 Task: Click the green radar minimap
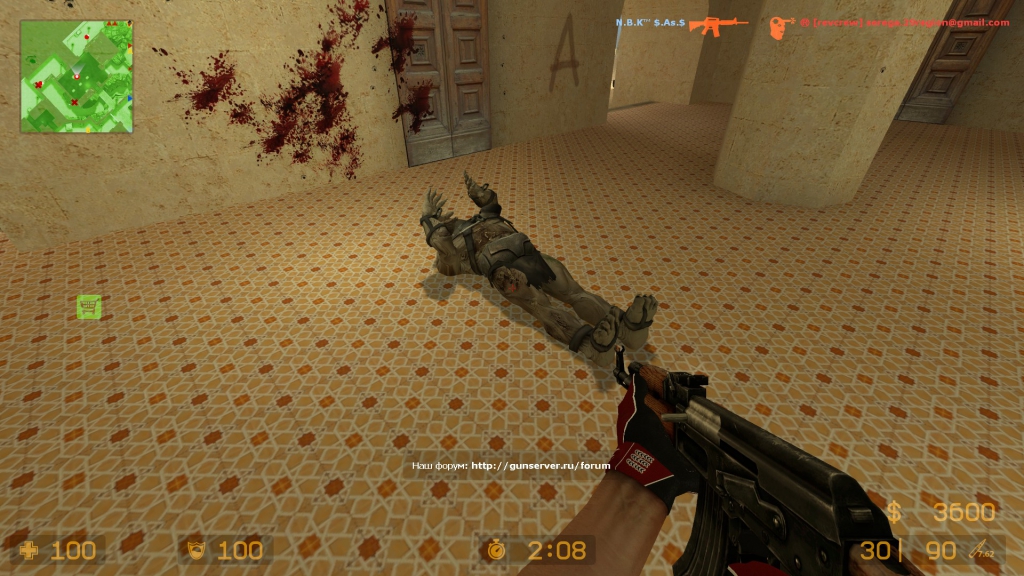(x=77, y=77)
